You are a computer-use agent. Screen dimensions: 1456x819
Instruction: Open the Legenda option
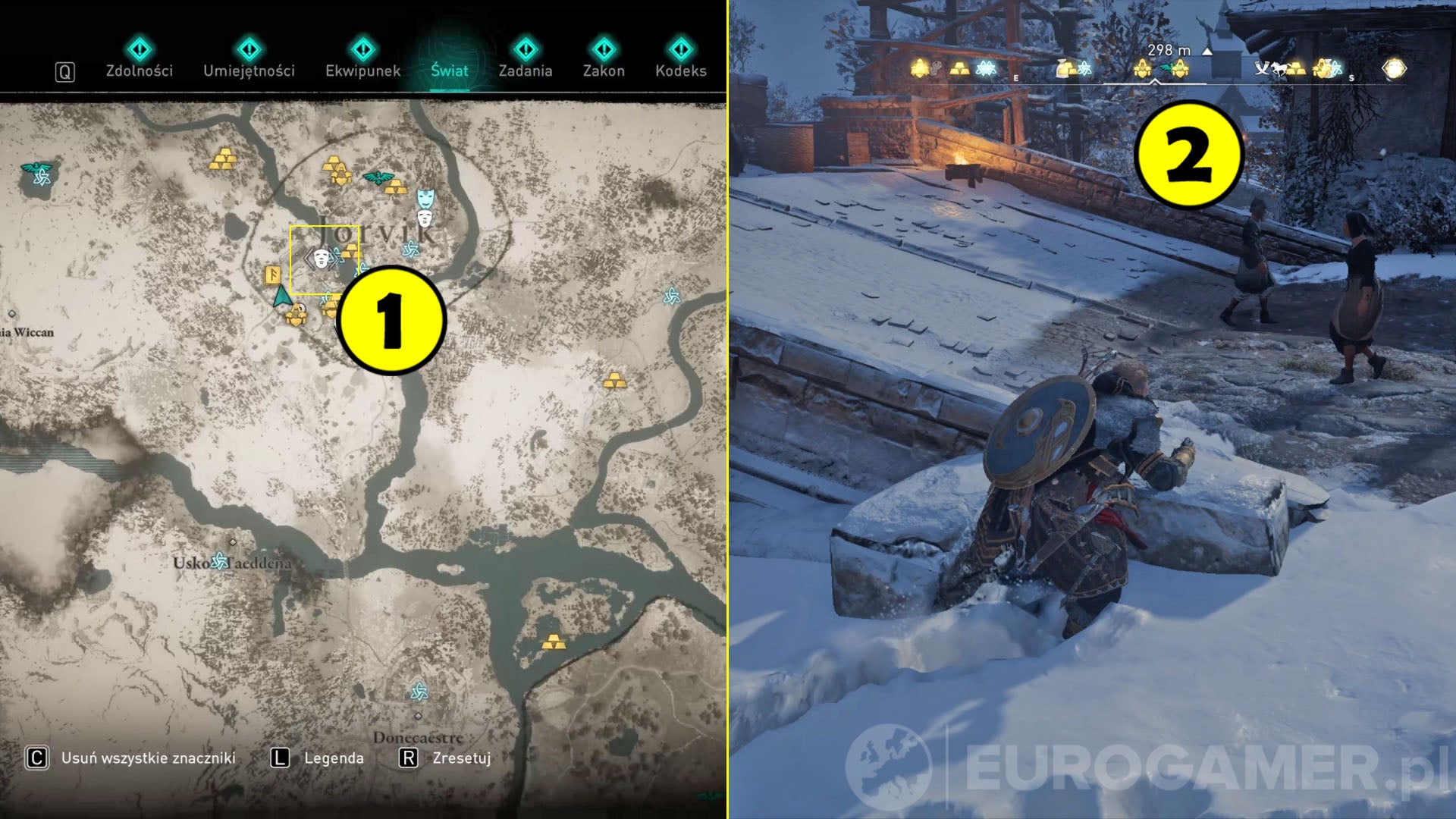[335, 758]
